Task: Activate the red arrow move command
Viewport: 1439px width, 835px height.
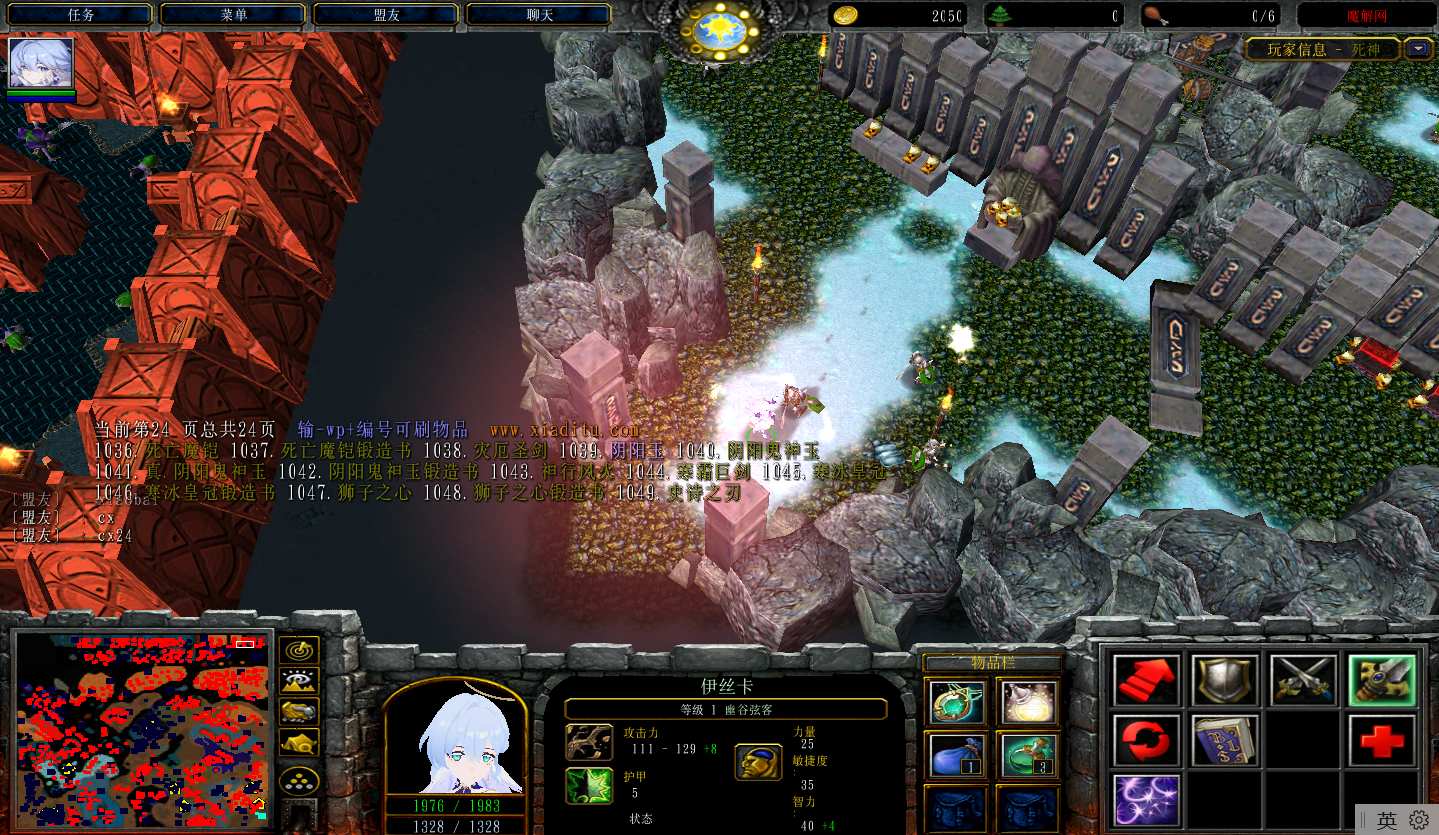Action: pyautogui.click(x=1147, y=680)
